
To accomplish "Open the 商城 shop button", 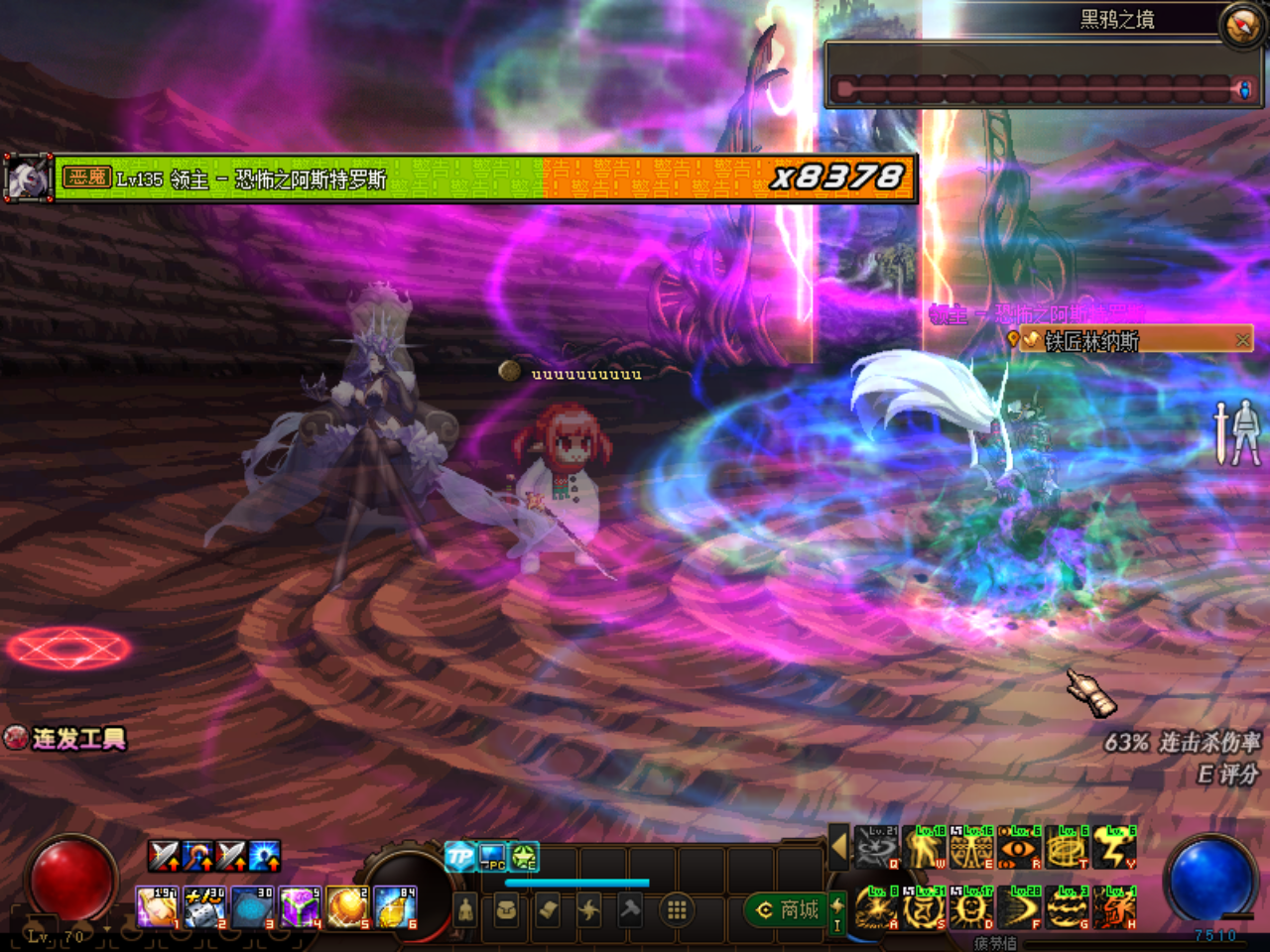I will (788, 909).
